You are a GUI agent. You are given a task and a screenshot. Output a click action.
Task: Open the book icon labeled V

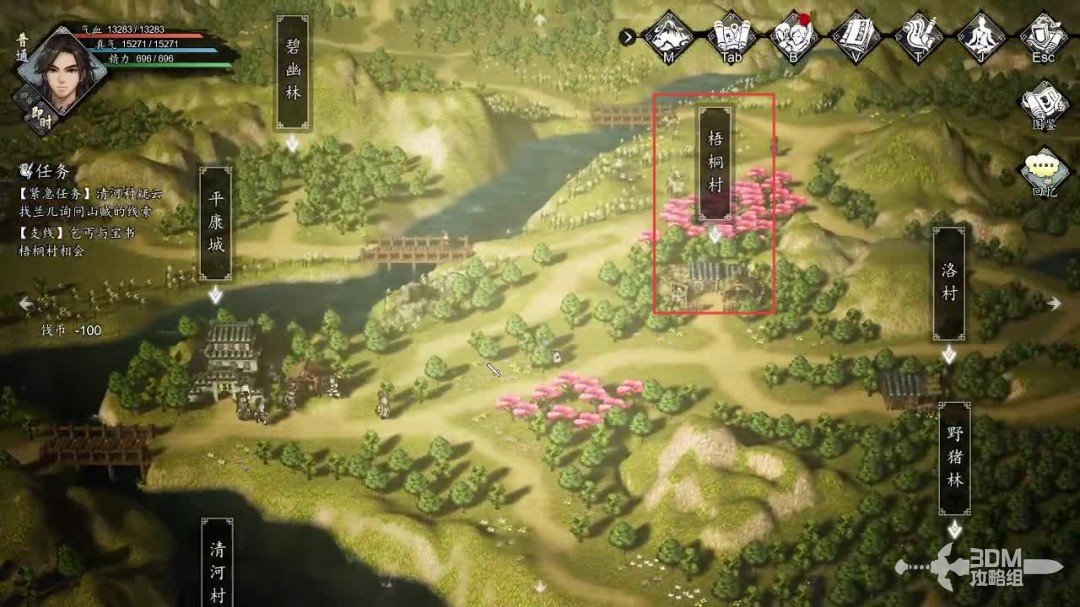[857, 36]
